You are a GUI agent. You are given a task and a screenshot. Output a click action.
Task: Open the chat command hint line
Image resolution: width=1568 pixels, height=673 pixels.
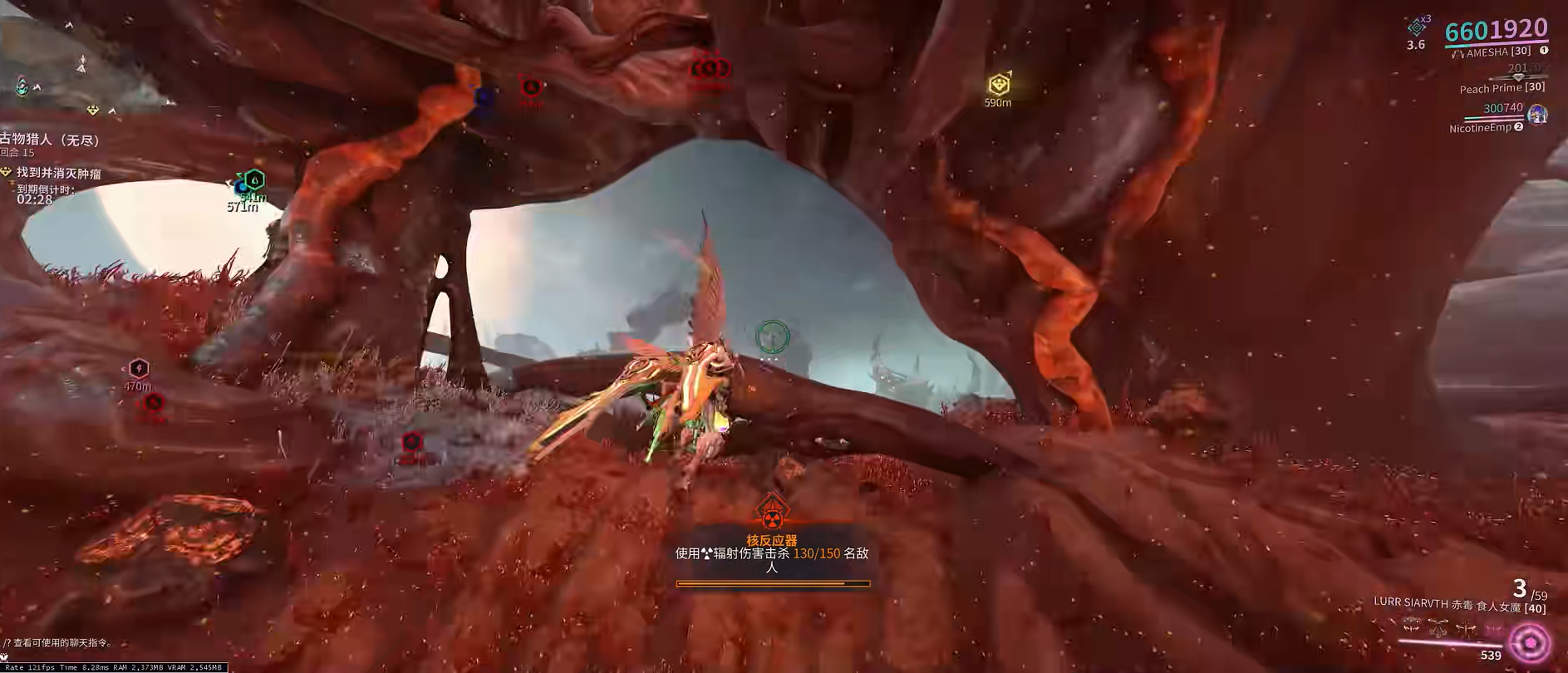tap(58, 642)
